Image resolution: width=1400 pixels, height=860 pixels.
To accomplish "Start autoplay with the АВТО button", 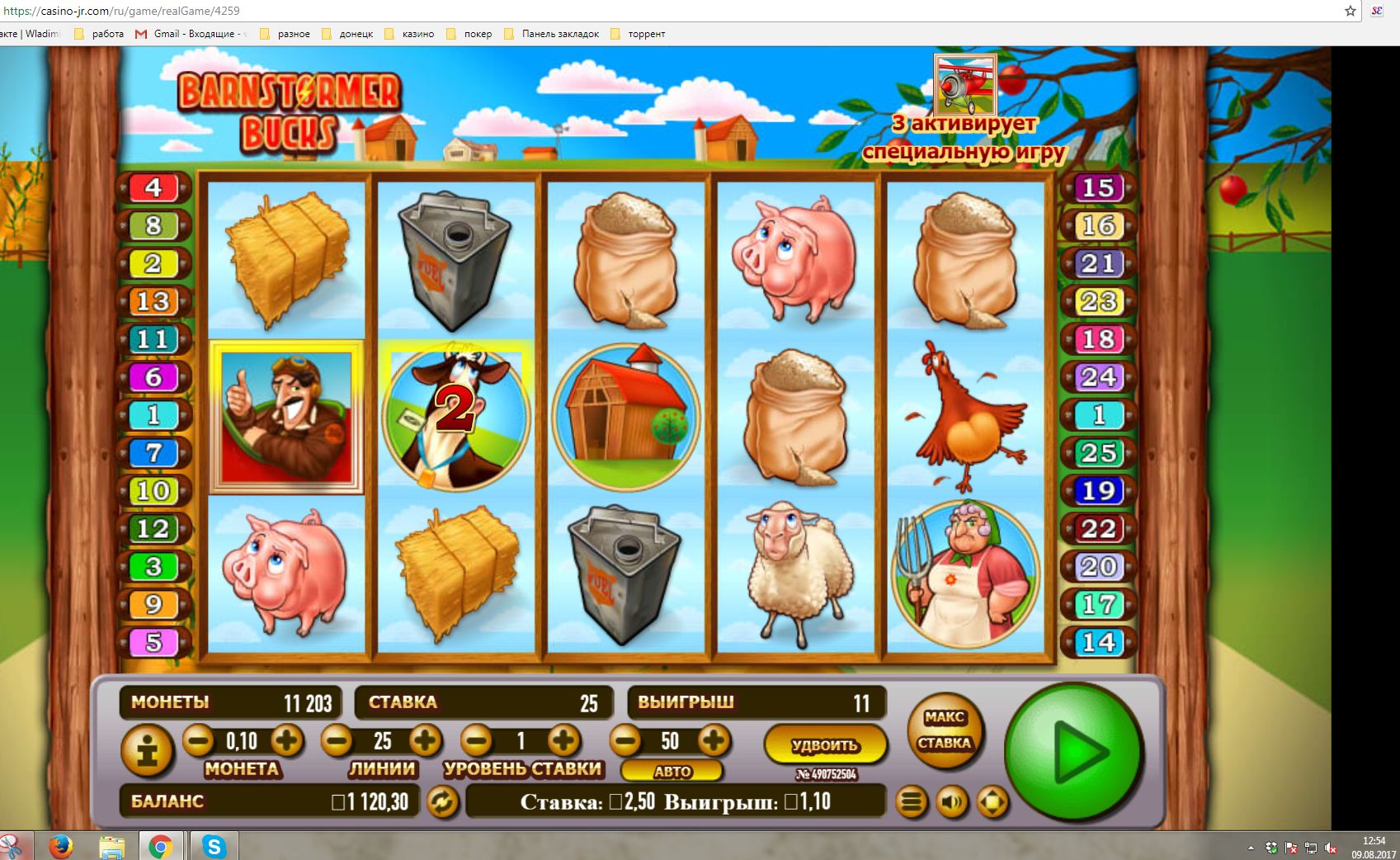I will pos(672,772).
